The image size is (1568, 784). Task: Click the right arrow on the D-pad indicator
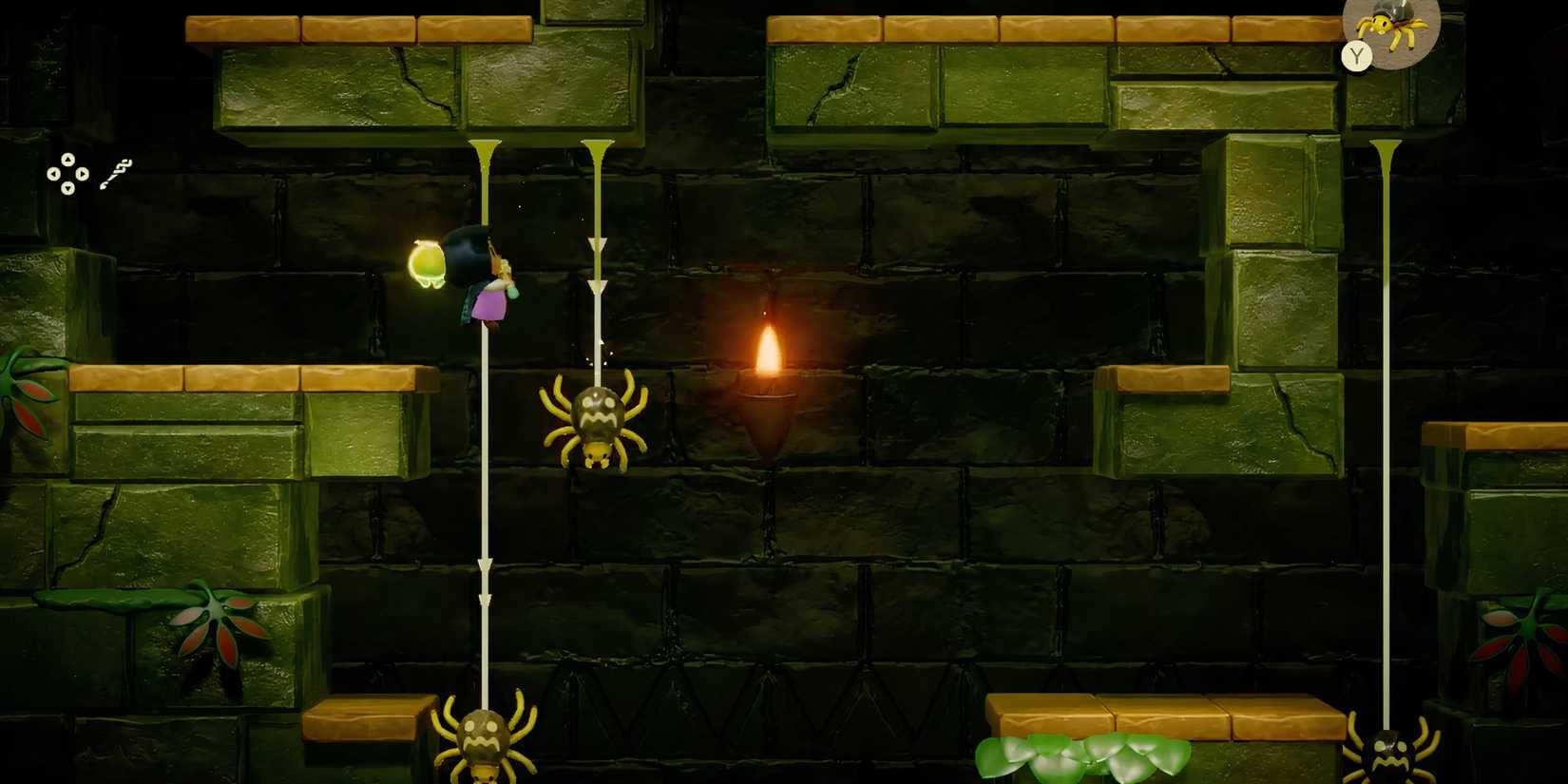[x=82, y=174]
